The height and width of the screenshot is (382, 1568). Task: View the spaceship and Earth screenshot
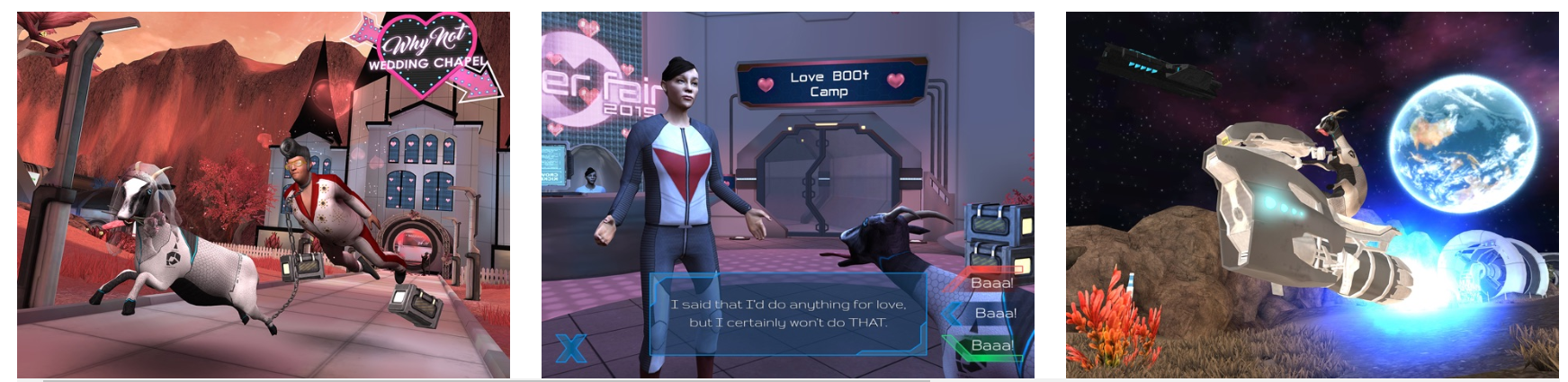point(1312,195)
